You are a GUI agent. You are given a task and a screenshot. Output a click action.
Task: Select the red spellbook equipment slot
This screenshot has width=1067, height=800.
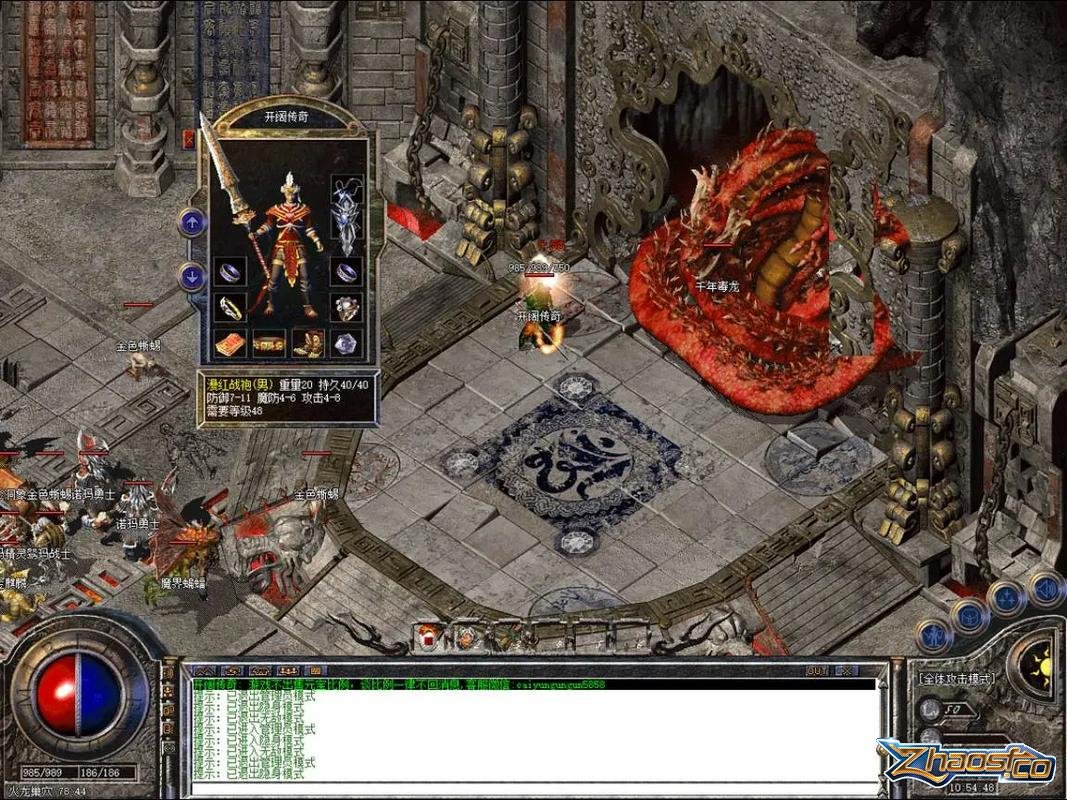tap(231, 343)
